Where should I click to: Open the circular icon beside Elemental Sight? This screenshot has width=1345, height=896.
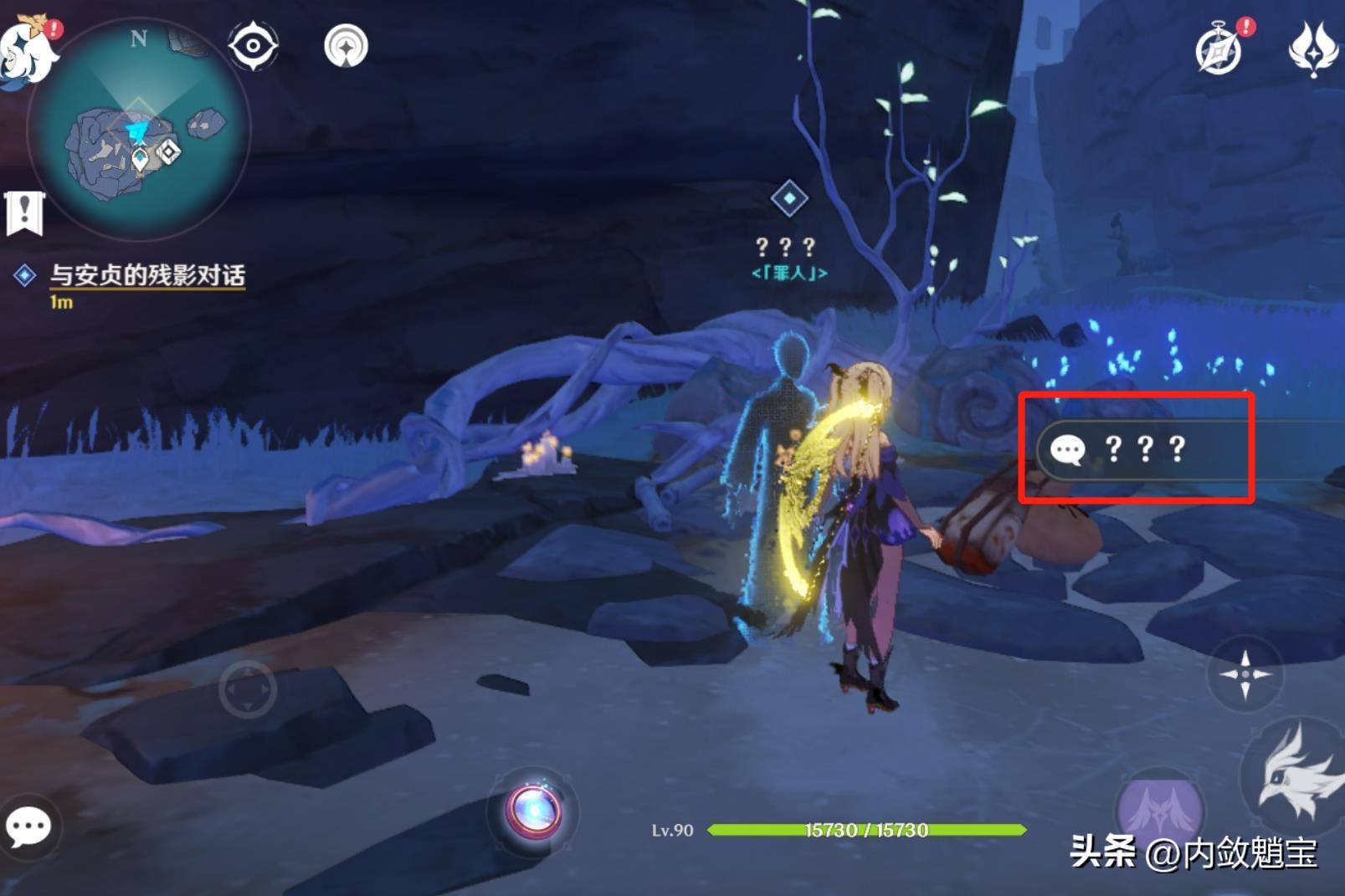[346, 46]
